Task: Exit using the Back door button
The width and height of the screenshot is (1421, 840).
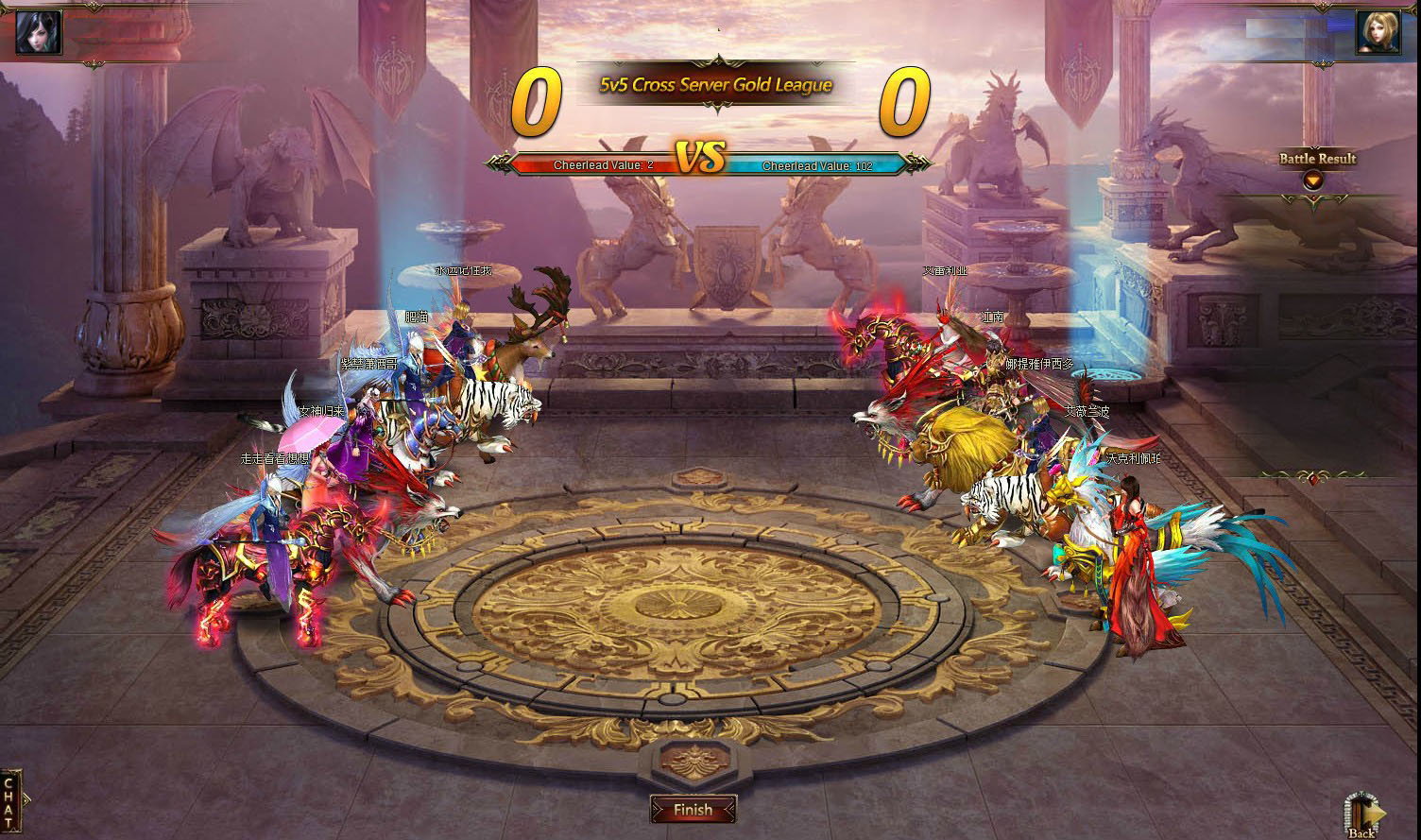Action: pyautogui.click(x=1363, y=814)
